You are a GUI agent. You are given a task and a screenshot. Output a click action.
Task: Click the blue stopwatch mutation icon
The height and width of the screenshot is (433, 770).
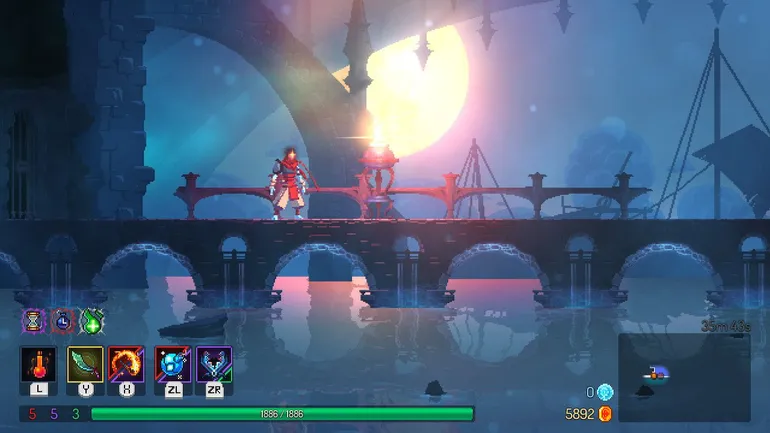[63, 320]
